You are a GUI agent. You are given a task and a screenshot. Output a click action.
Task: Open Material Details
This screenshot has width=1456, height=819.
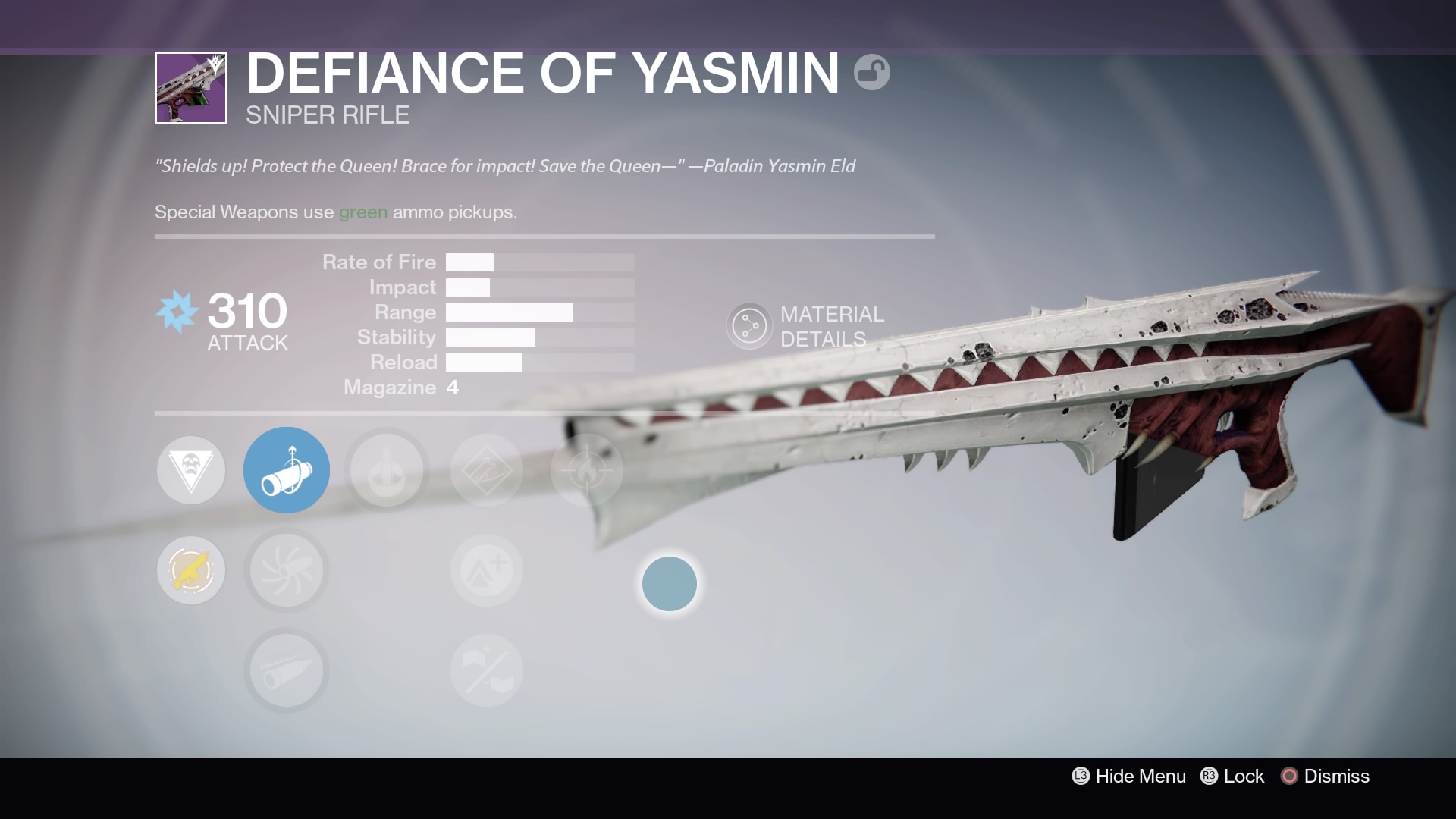[x=805, y=326]
